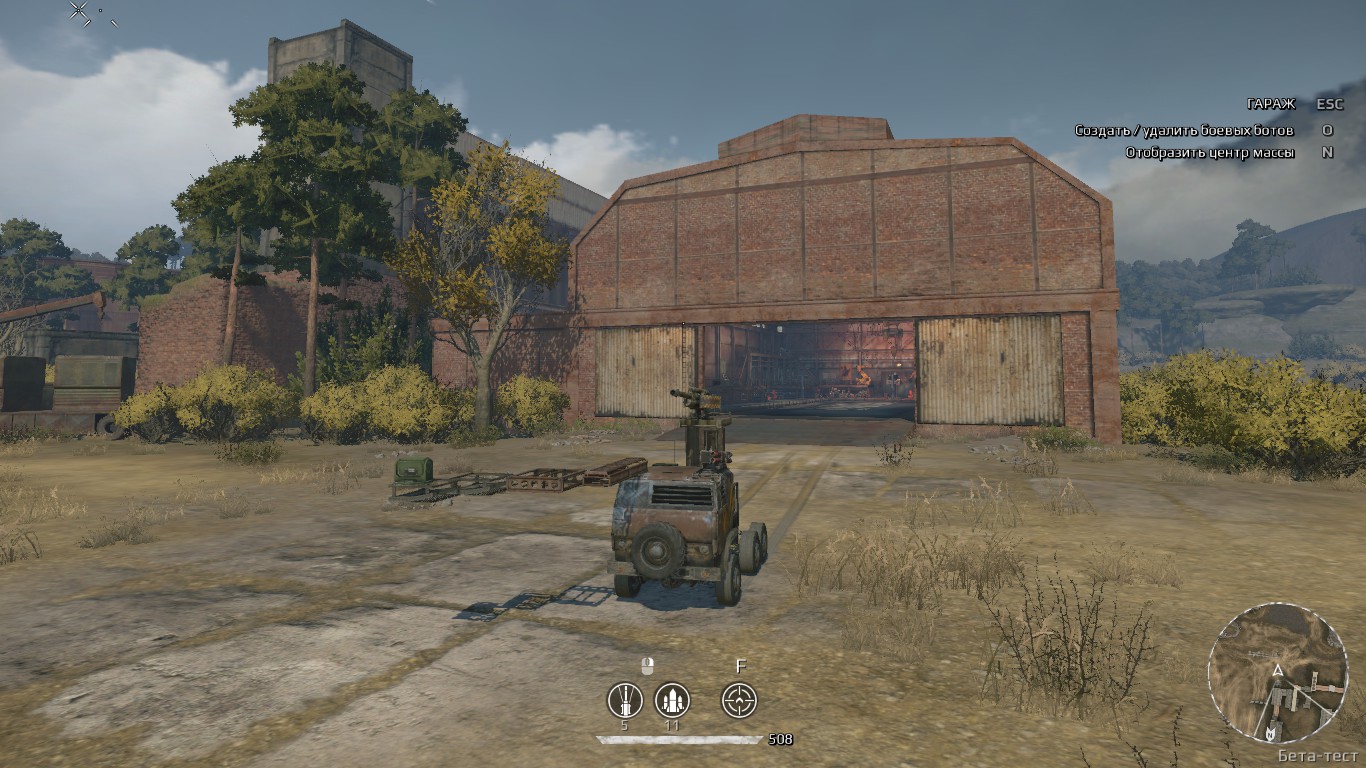This screenshot has height=768, width=1366.
Task: Toggle weapon firing group via F key indicator
Action: click(x=741, y=665)
